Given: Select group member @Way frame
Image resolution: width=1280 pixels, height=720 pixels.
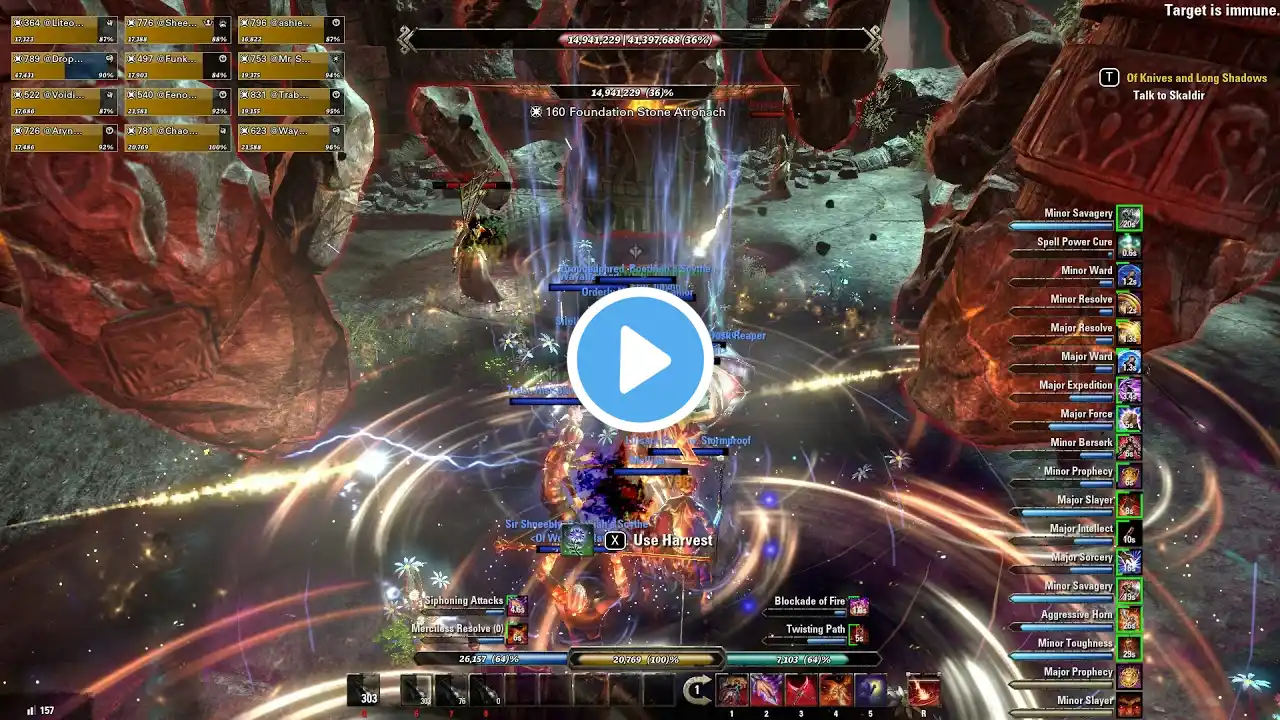Looking at the screenshot, I should coord(290,137).
